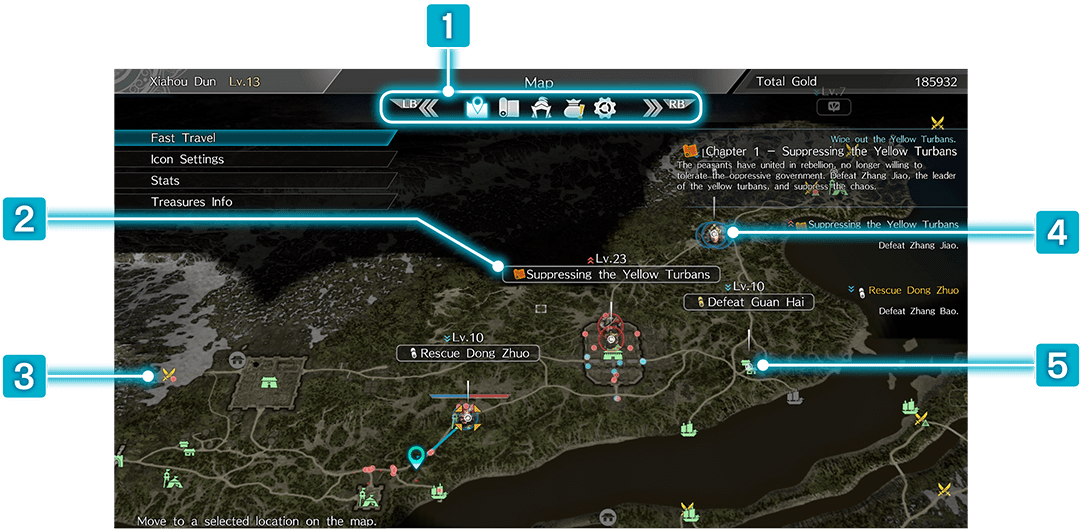Choose the Stats menu entry
This screenshot has width=1082, height=529.
[166, 181]
